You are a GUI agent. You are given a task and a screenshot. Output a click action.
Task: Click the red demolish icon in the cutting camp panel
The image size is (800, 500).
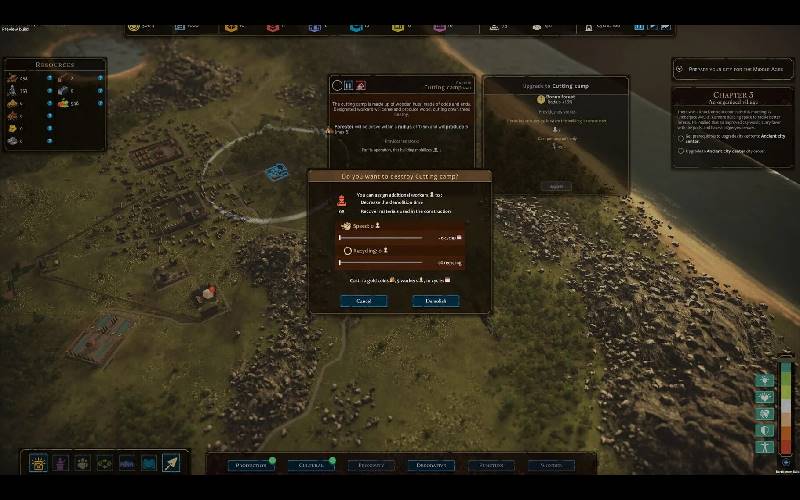(360, 86)
